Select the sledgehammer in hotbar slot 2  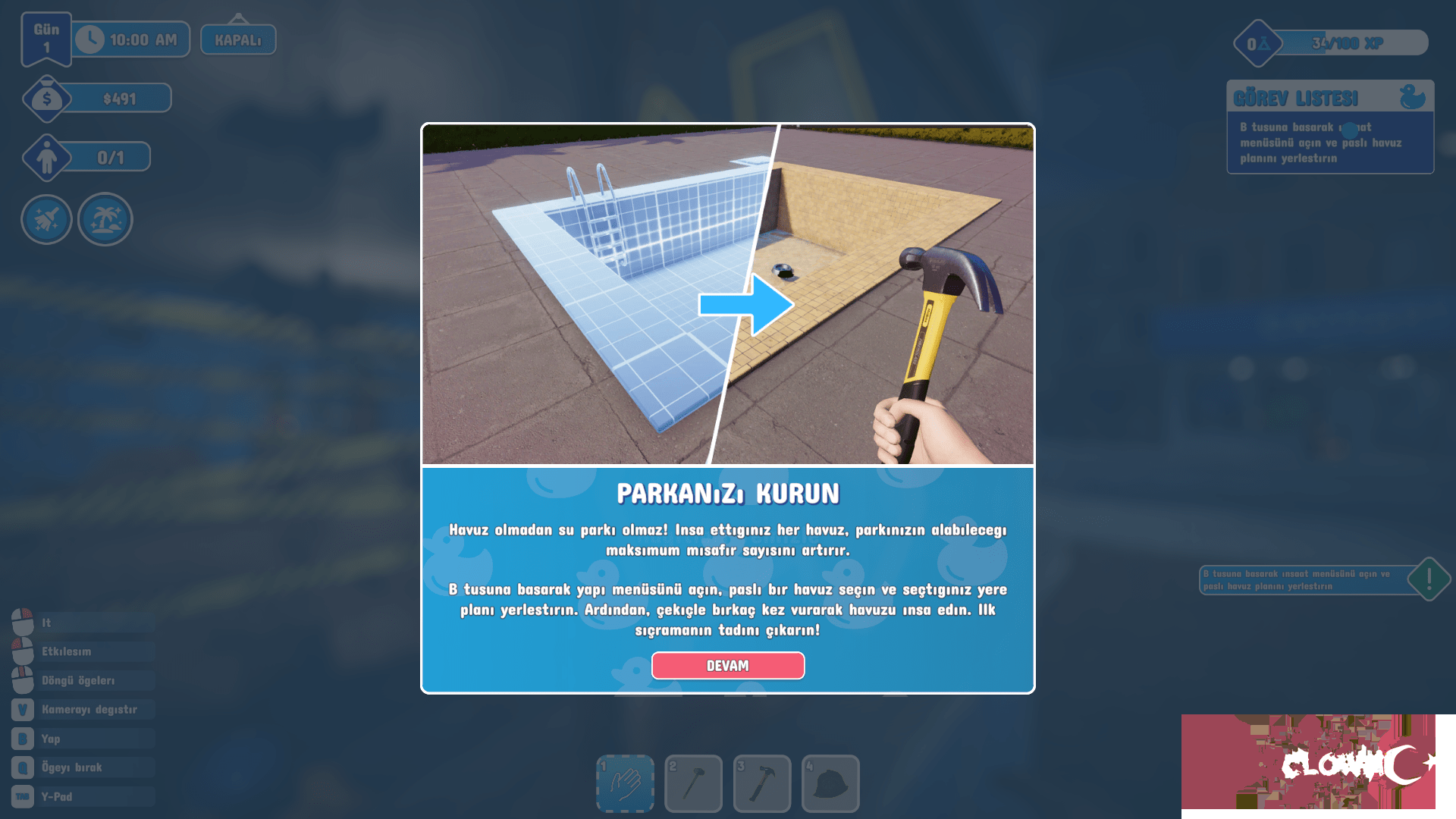(x=693, y=783)
